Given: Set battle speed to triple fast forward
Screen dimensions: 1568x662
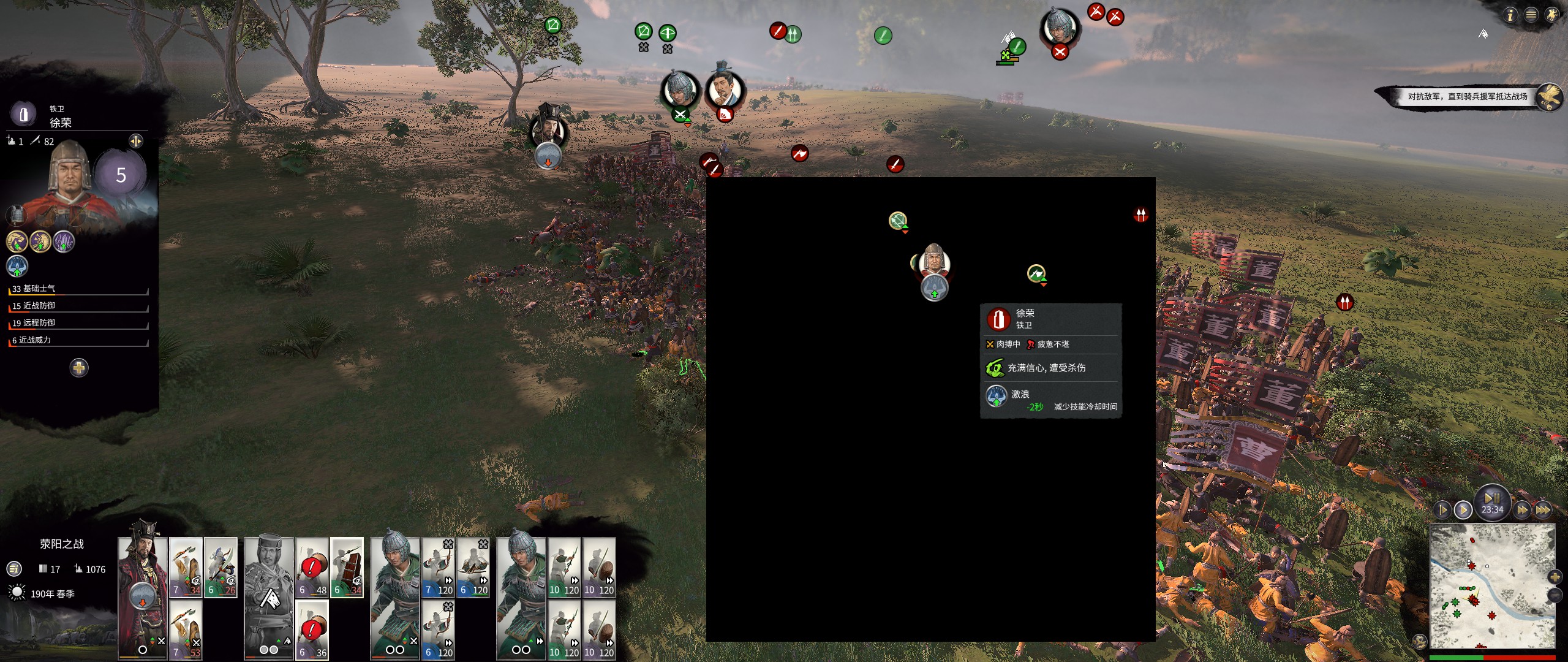Looking at the screenshot, I should pos(1542,509).
